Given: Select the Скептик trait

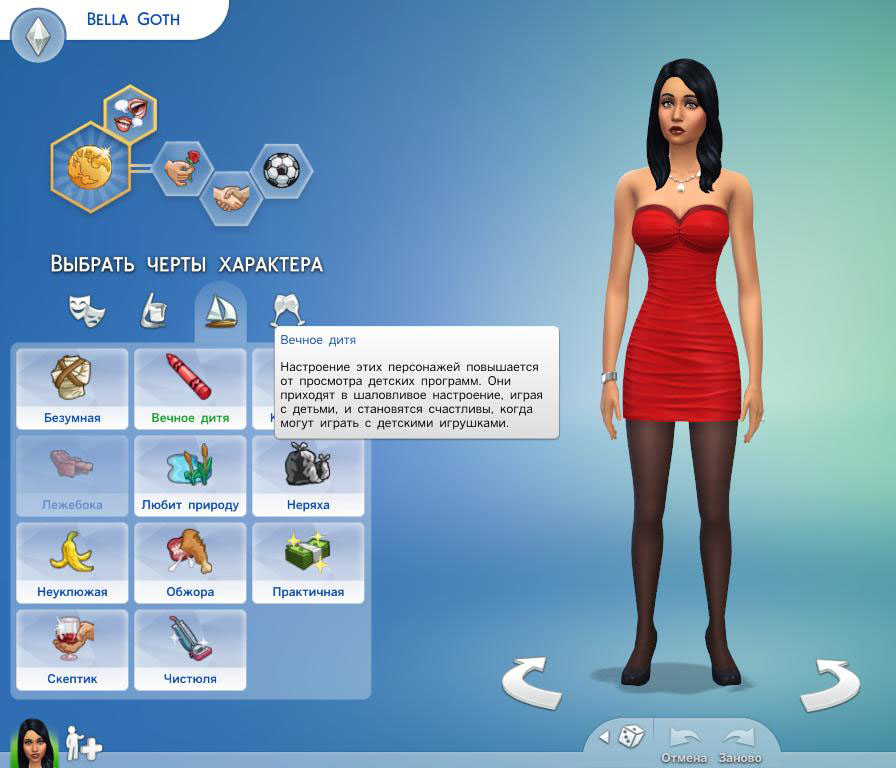Looking at the screenshot, I should pos(72,649).
